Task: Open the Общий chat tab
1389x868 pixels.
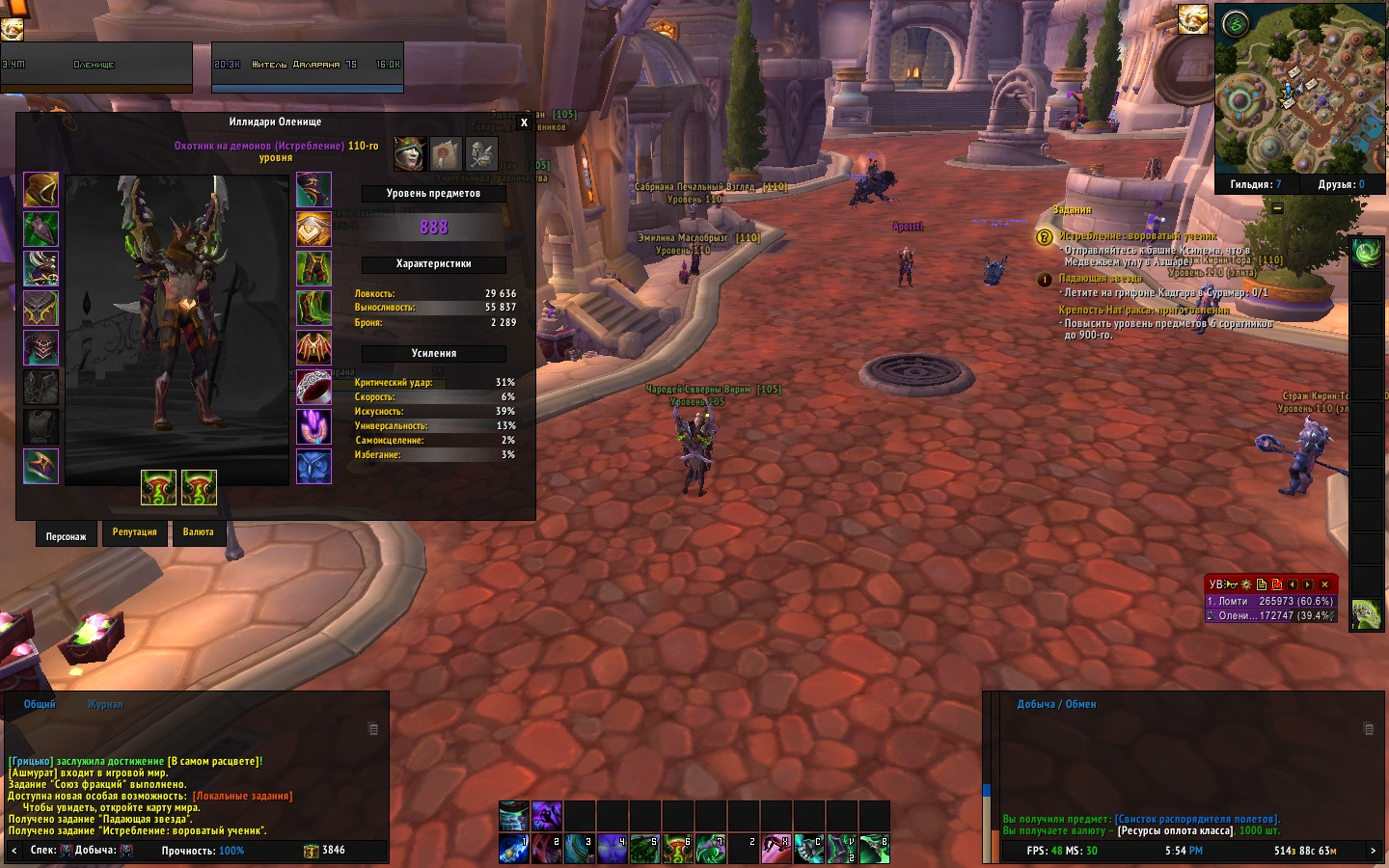Action: [x=40, y=705]
